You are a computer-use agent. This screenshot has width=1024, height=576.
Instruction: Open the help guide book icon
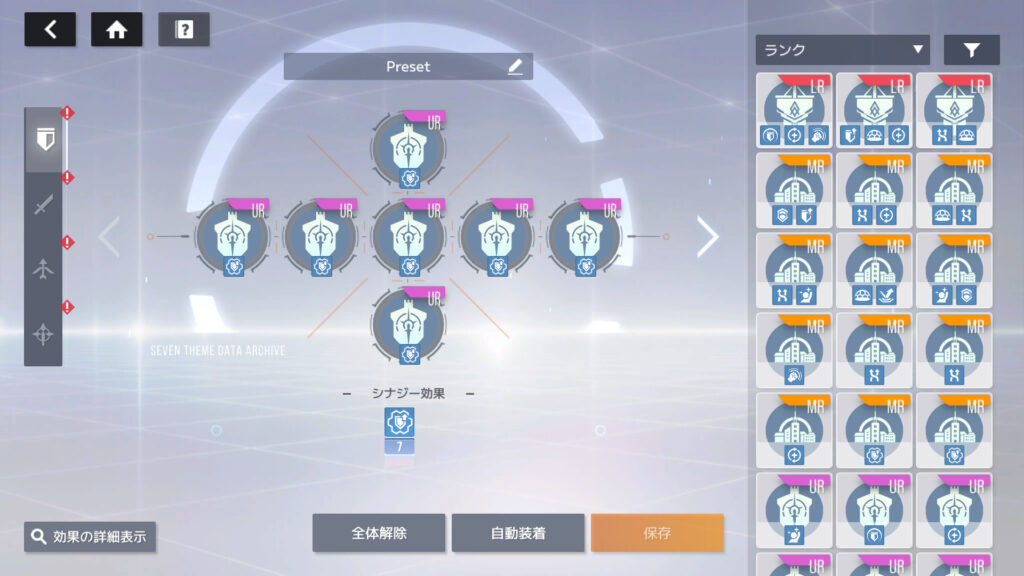coord(184,29)
